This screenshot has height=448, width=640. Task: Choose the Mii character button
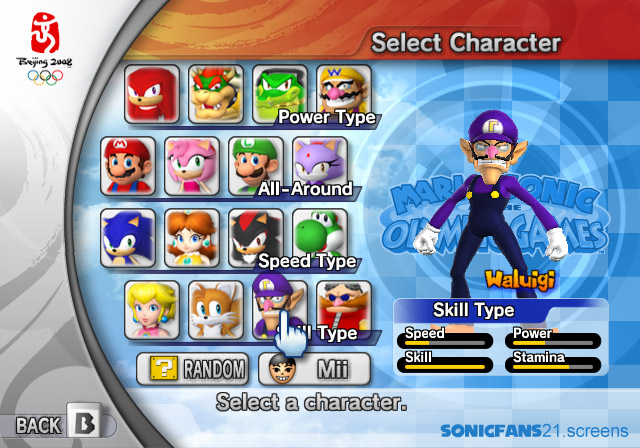coord(314,370)
